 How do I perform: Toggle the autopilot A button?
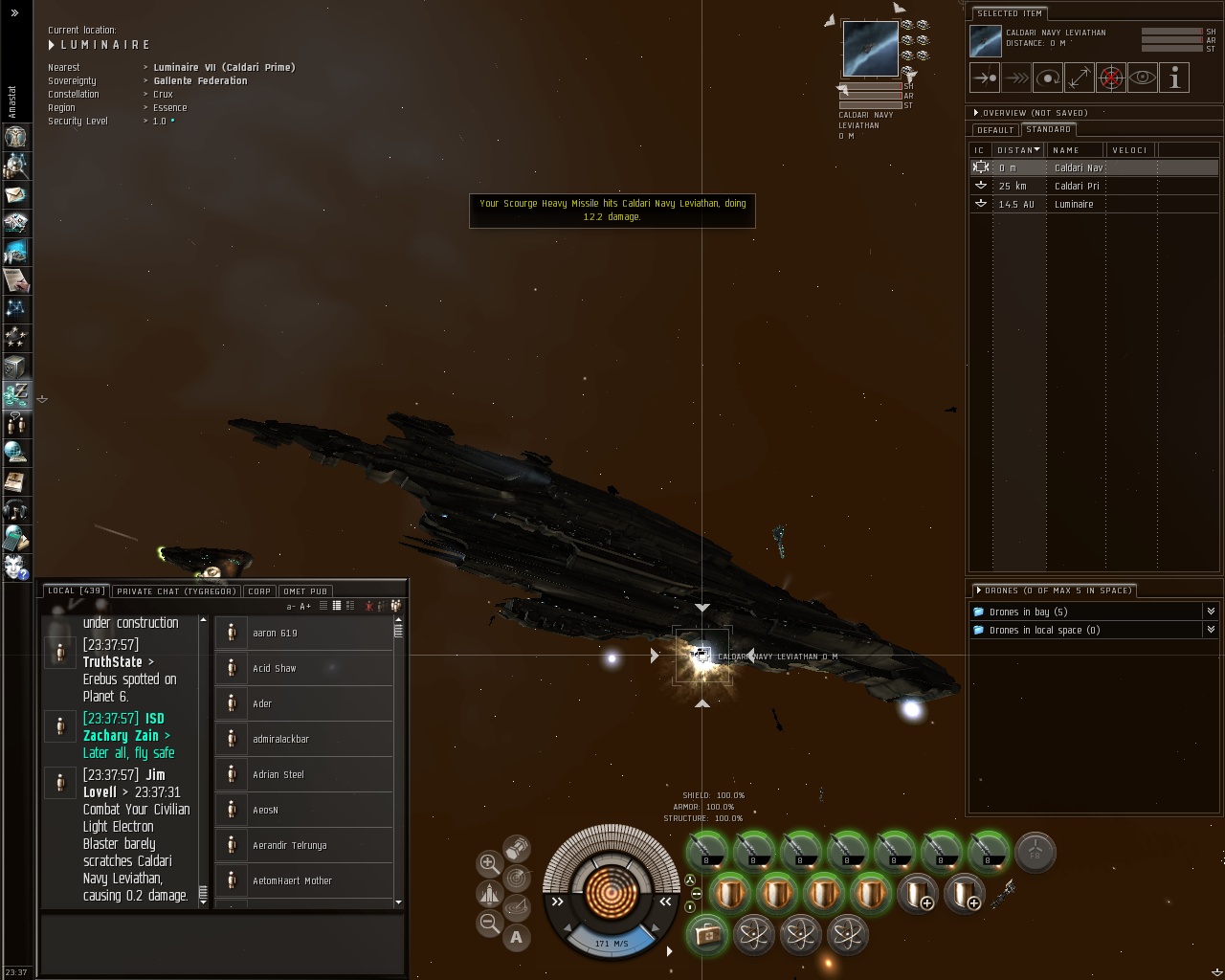517,937
